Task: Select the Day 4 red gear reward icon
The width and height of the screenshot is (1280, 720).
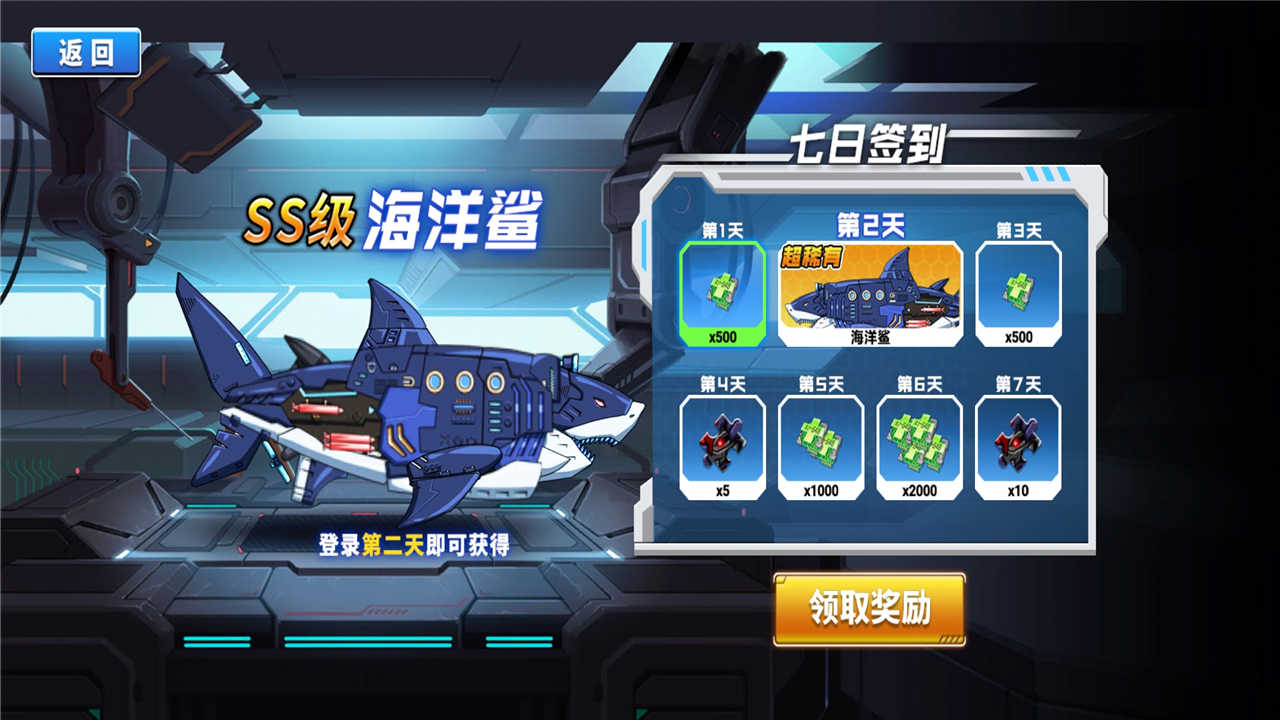Action: pyautogui.click(x=723, y=442)
